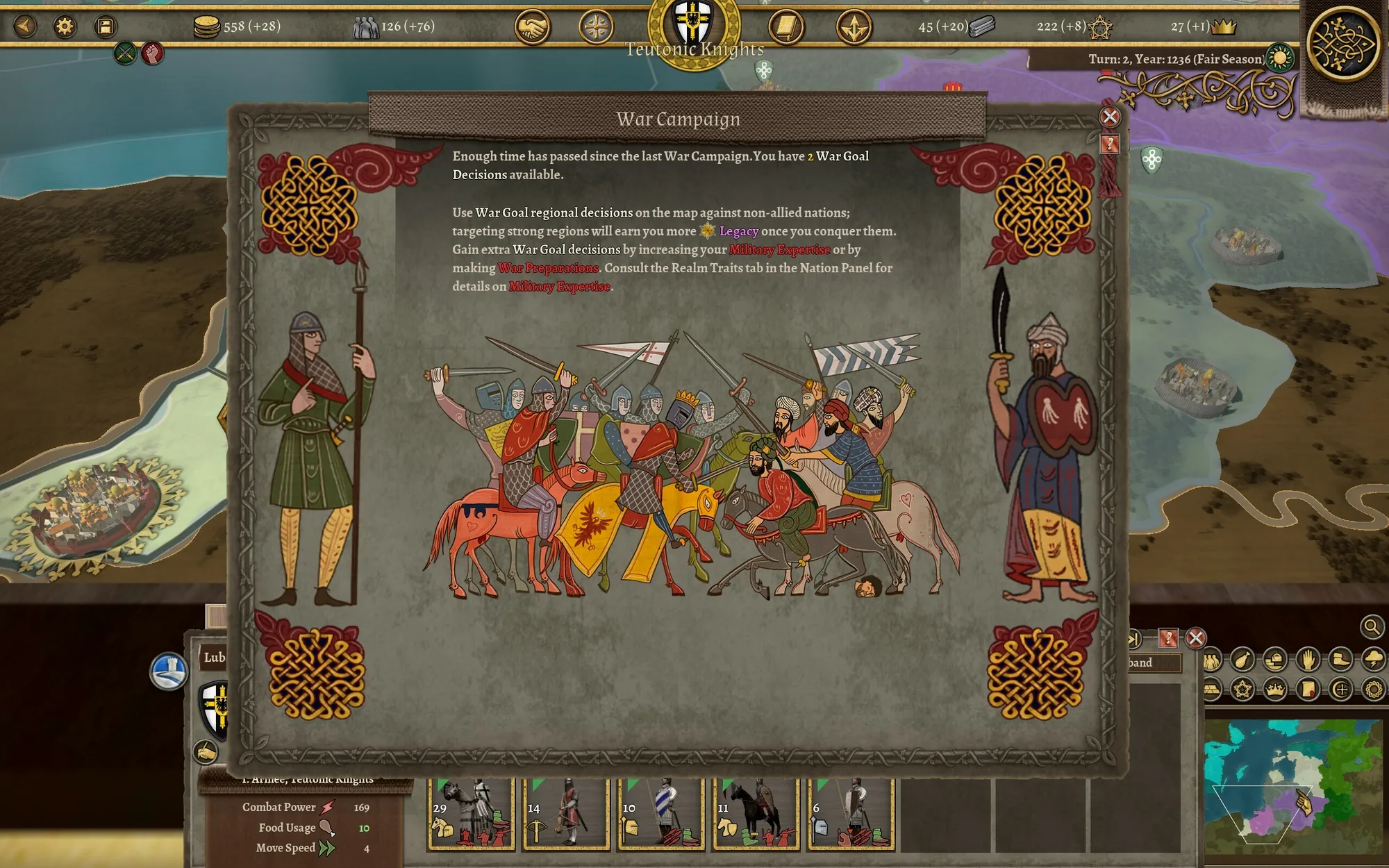Save game with the floppy disk icon
The image size is (1389, 868).
pyautogui.click(x=105, y=26)
